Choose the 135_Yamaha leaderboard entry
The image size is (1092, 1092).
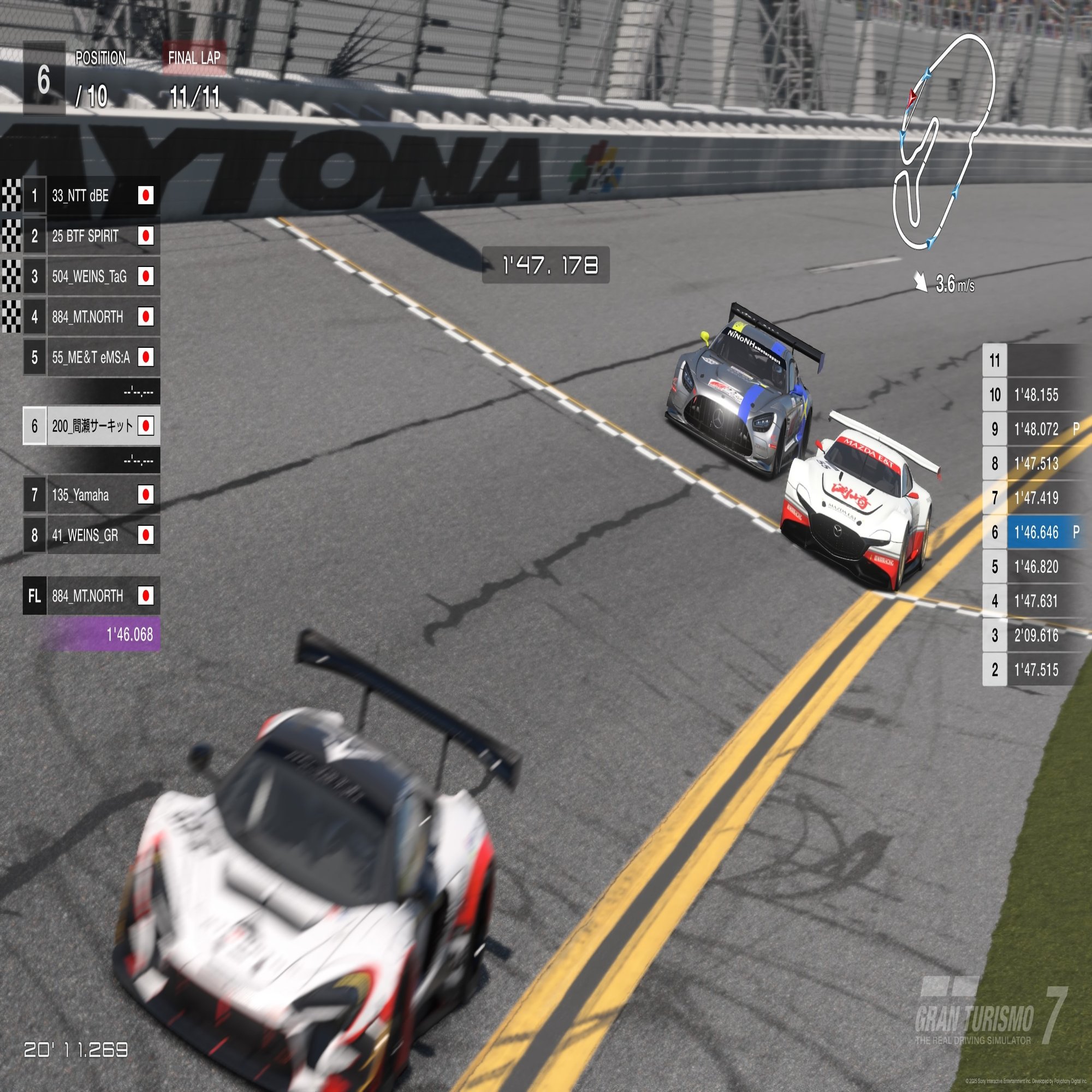click(91, 495)
